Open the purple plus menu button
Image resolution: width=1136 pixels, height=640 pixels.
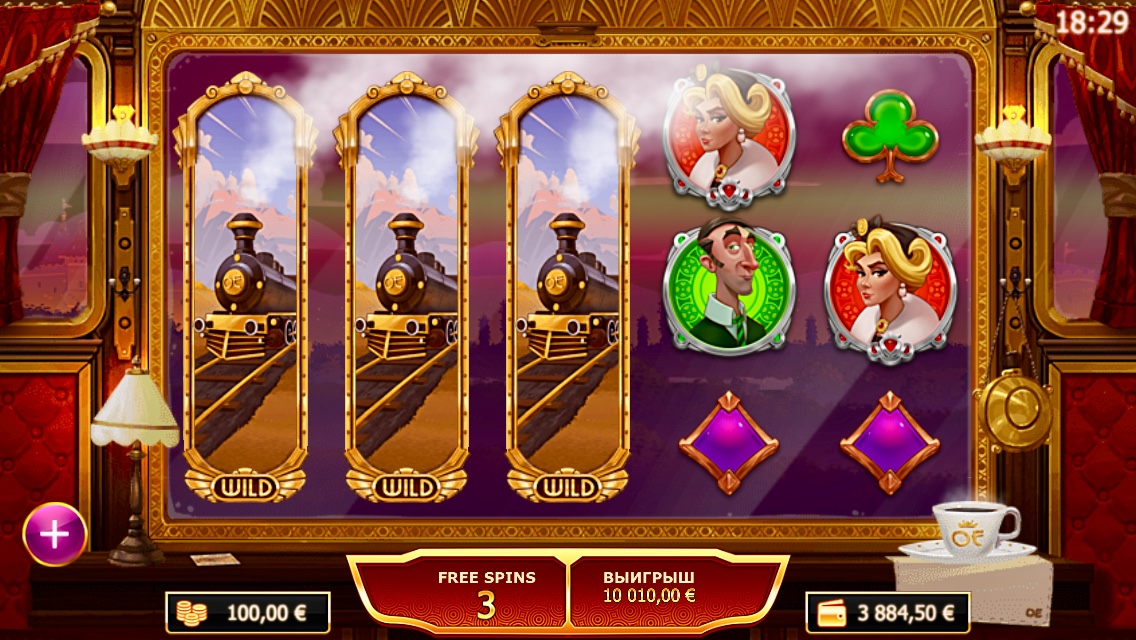pyautogui.click(x=54, y=534)
